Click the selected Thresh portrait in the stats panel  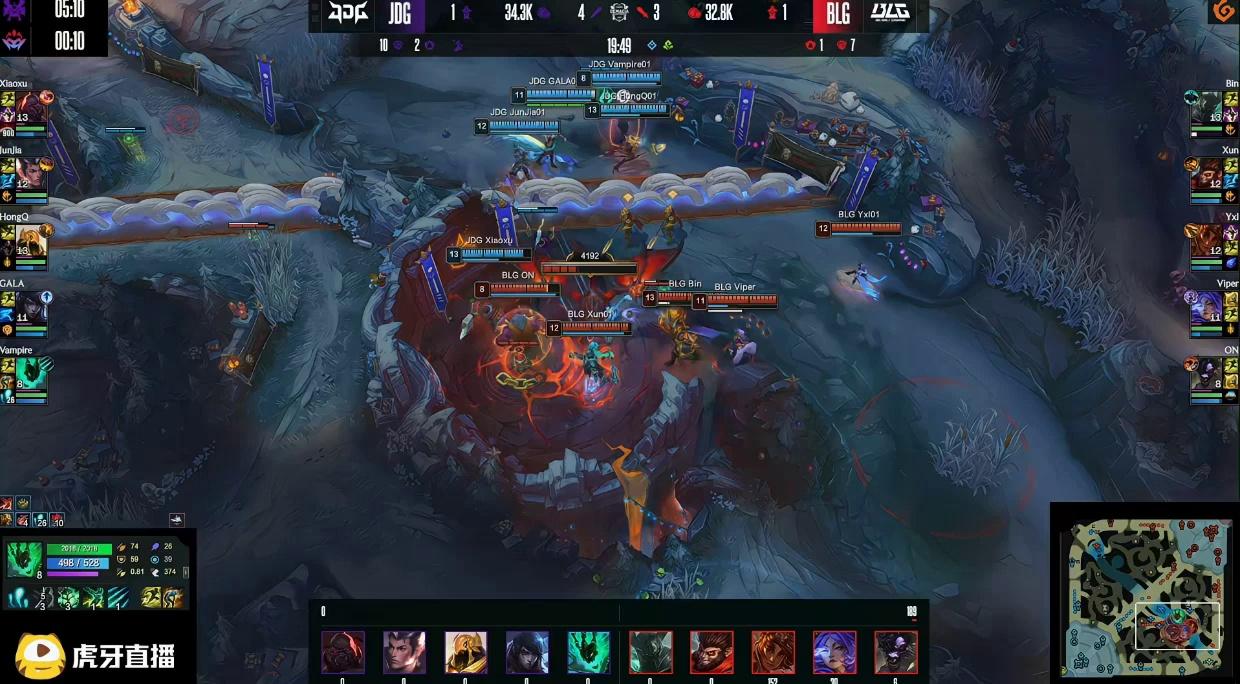tap(24, 559)
